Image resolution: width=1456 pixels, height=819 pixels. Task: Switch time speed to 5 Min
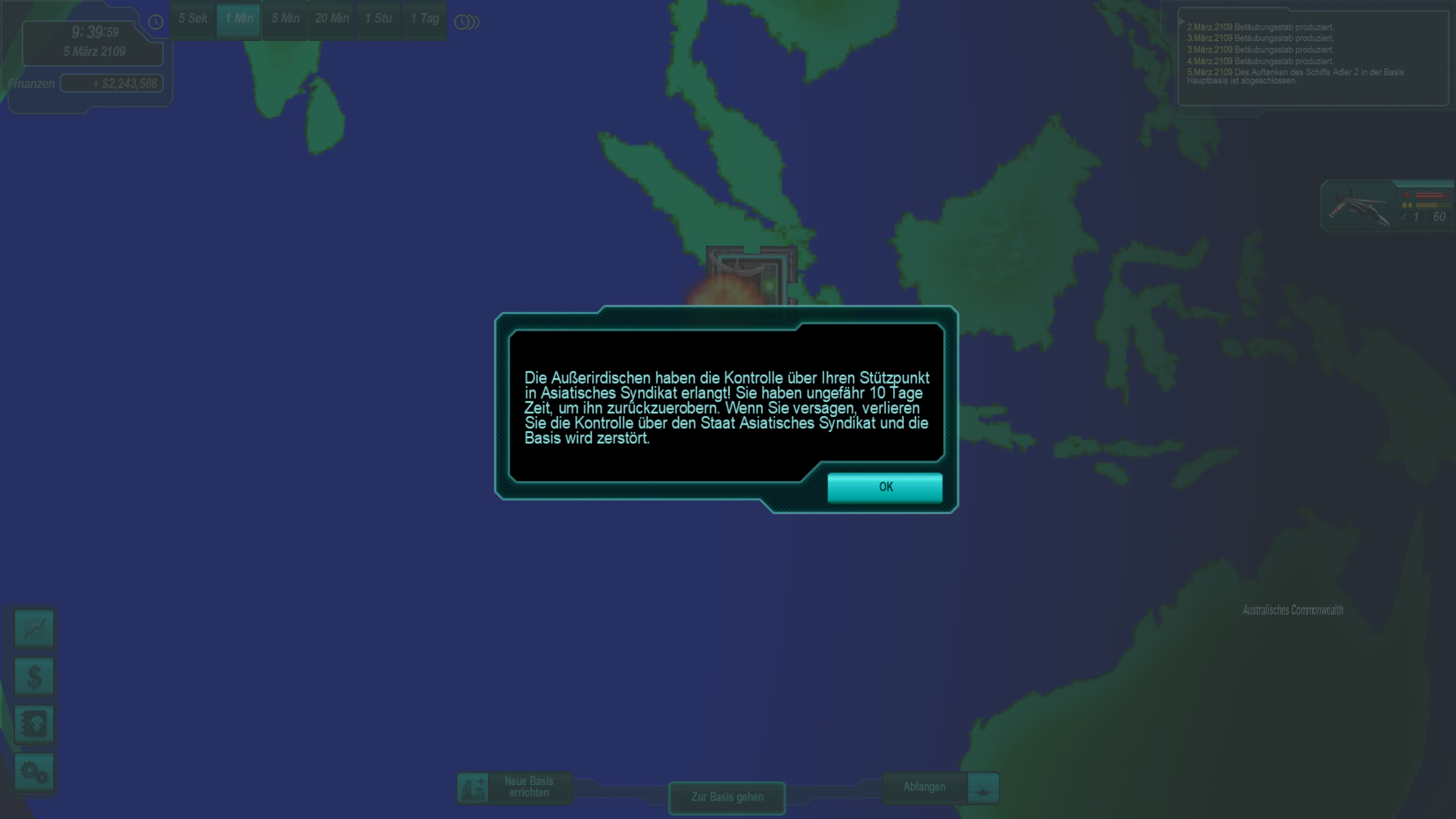[x=286, y=19]
